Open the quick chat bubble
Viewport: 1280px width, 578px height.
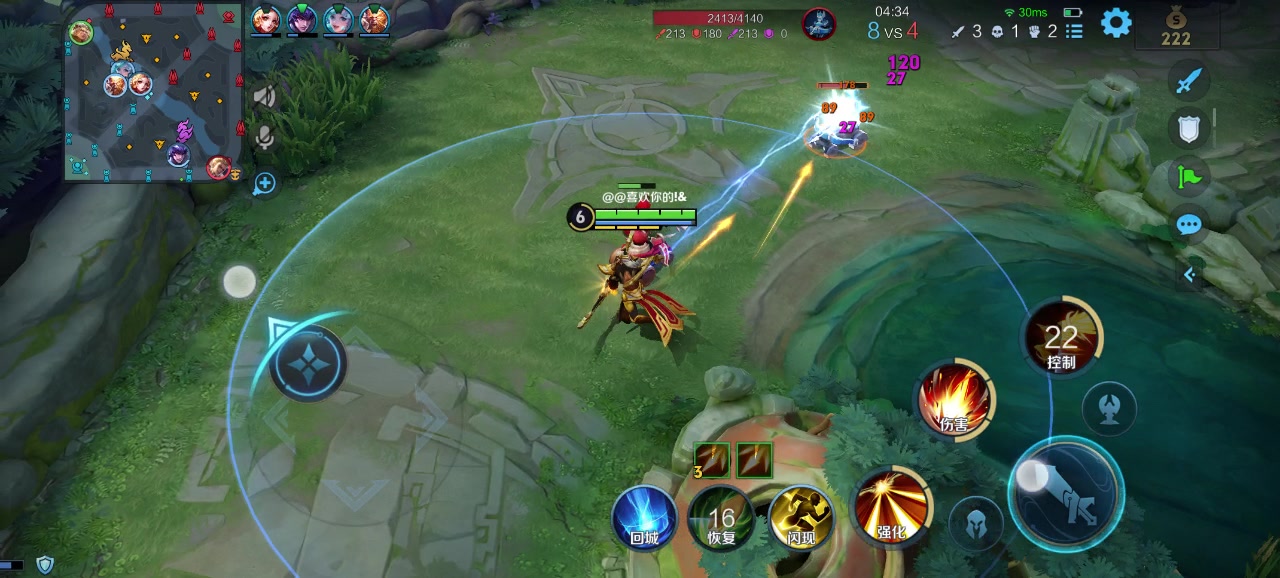(x=1188, y=225)
